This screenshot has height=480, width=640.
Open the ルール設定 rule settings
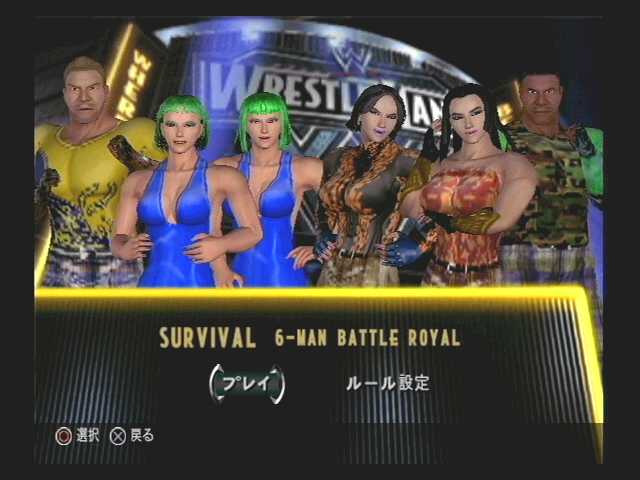click(387, 383)
